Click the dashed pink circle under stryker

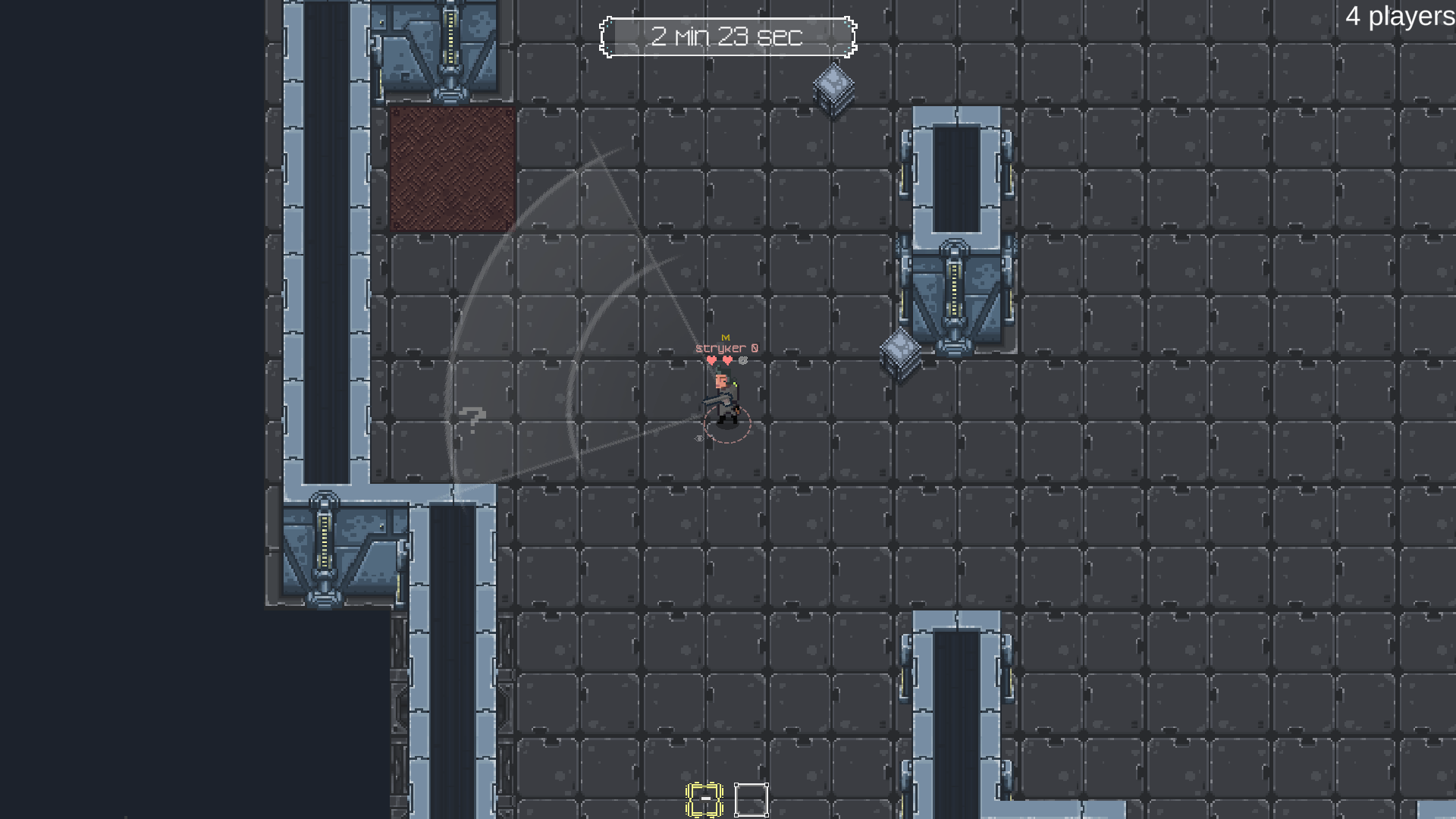pos(728,425)
